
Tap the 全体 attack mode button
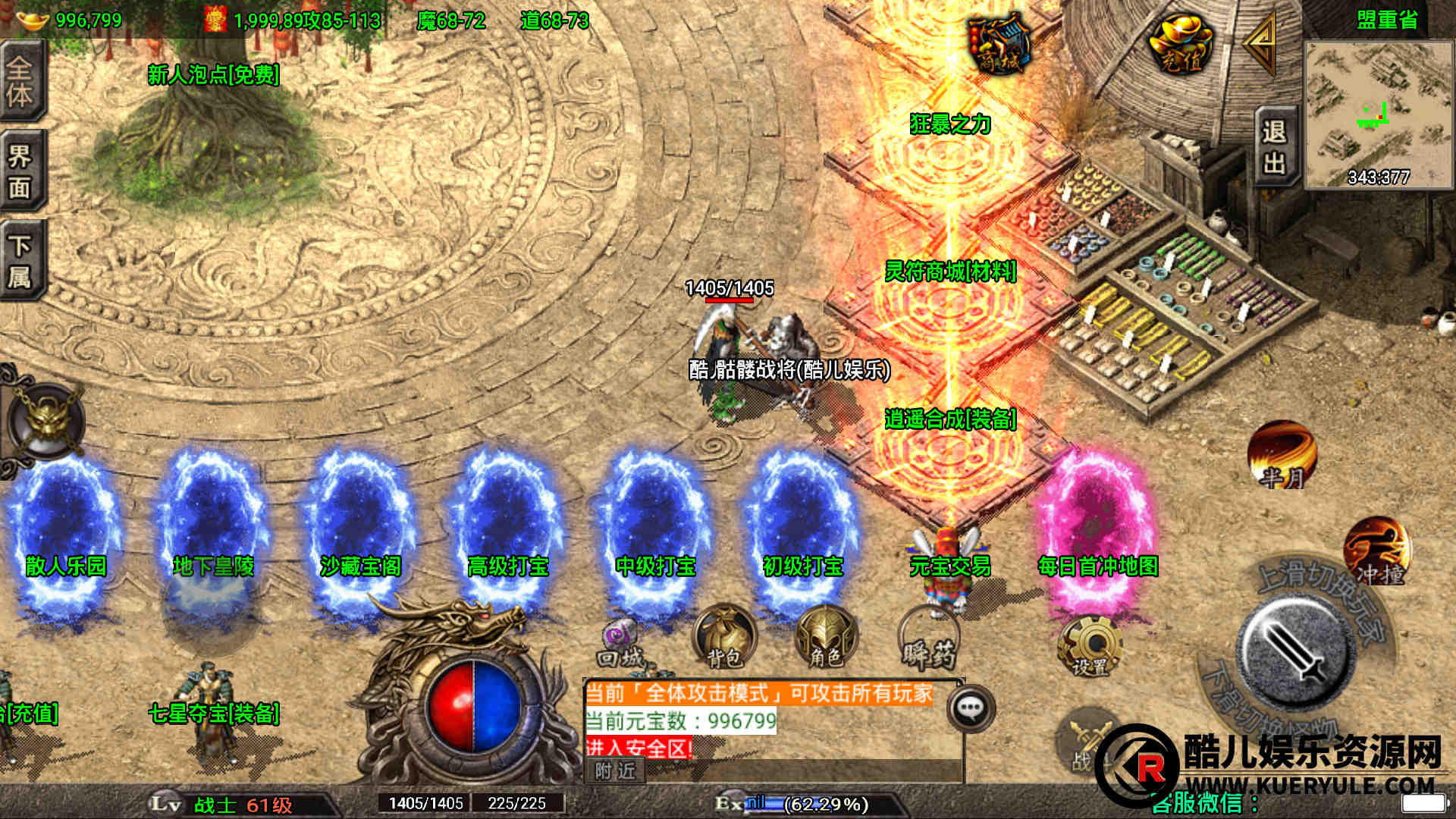coord(21,81)
